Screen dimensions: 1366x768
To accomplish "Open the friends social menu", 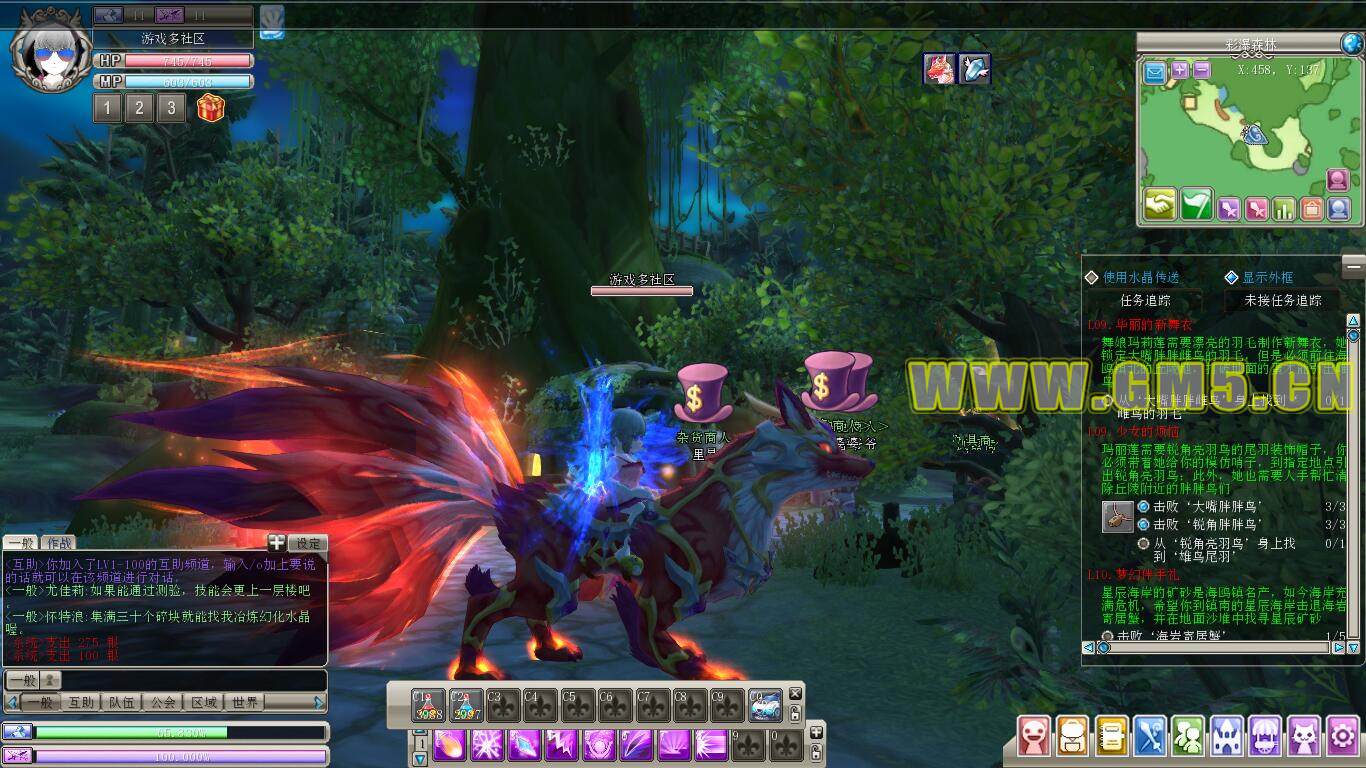I will 1188,737.
